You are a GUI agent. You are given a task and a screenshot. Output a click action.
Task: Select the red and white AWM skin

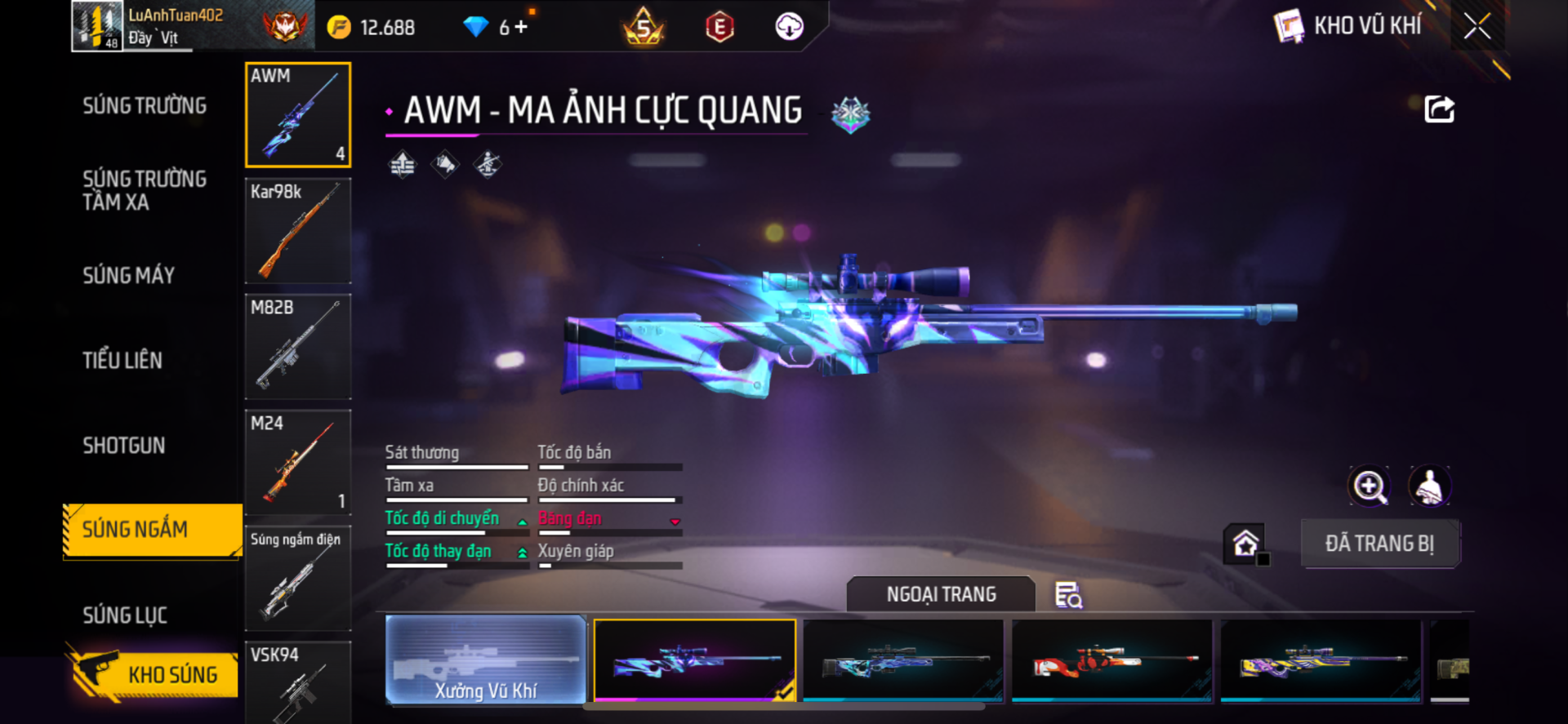coord(1112,660)
